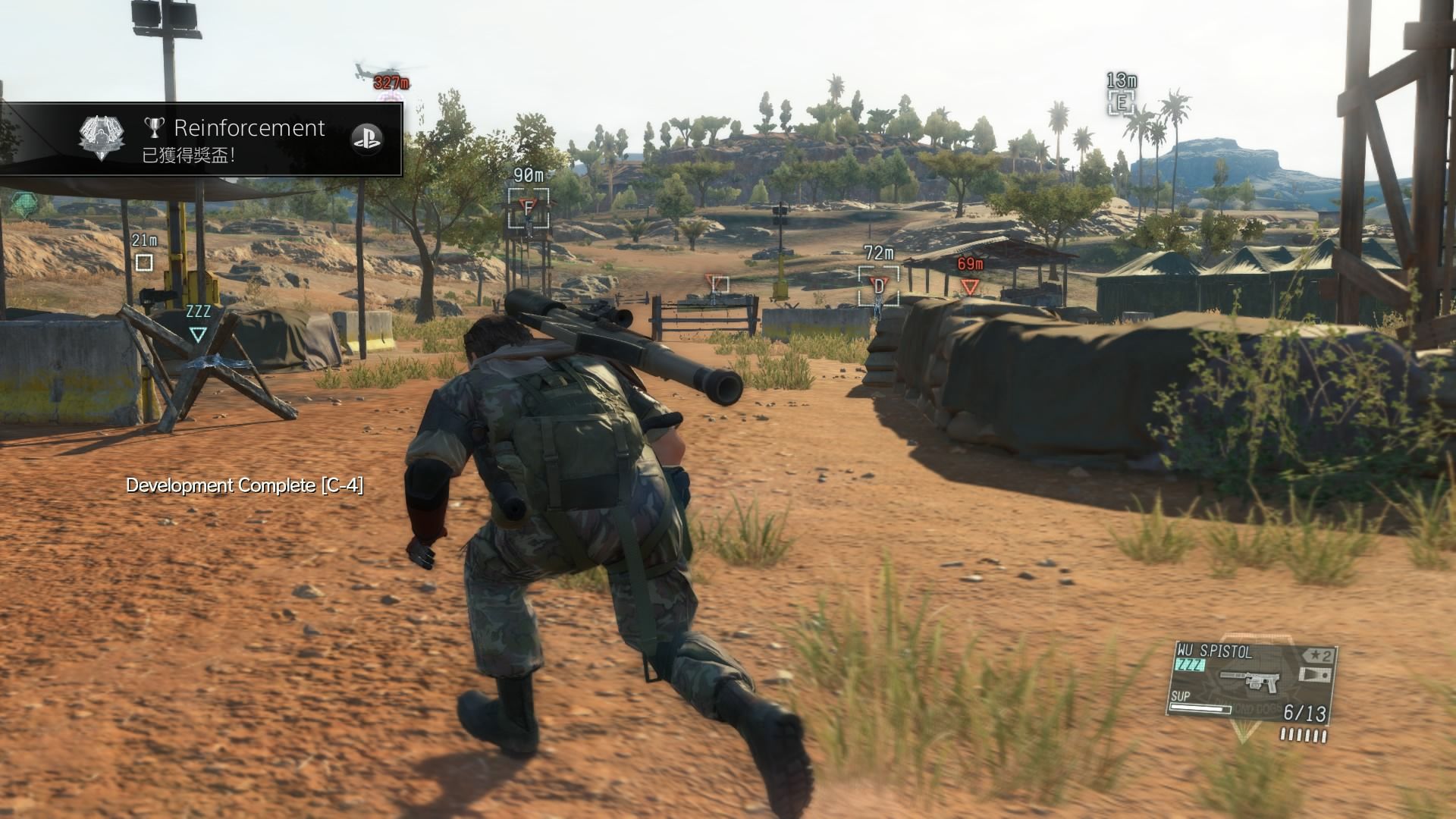Select the E marker at 13m
The image size is (1456, 819).
(x=1121, y=102)
